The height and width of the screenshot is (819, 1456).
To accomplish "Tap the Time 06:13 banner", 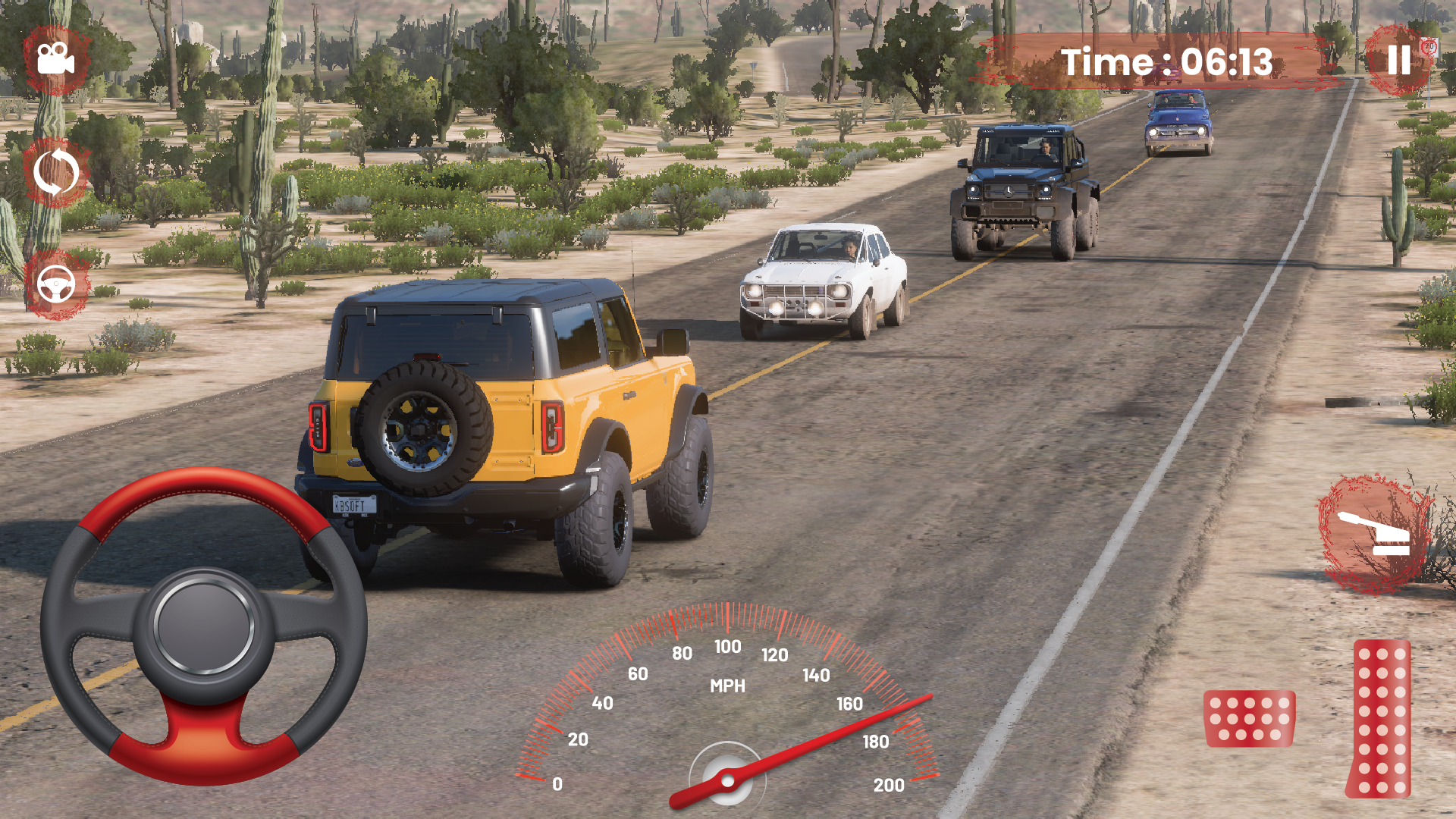I will (x=1168, y=62).
